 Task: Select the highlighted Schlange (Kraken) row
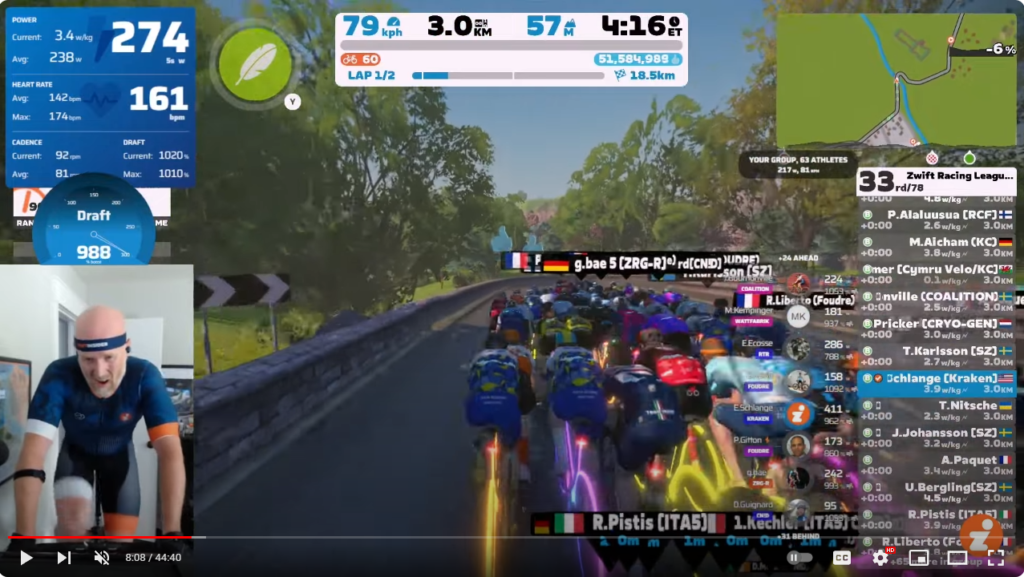(x=935, y=379)
